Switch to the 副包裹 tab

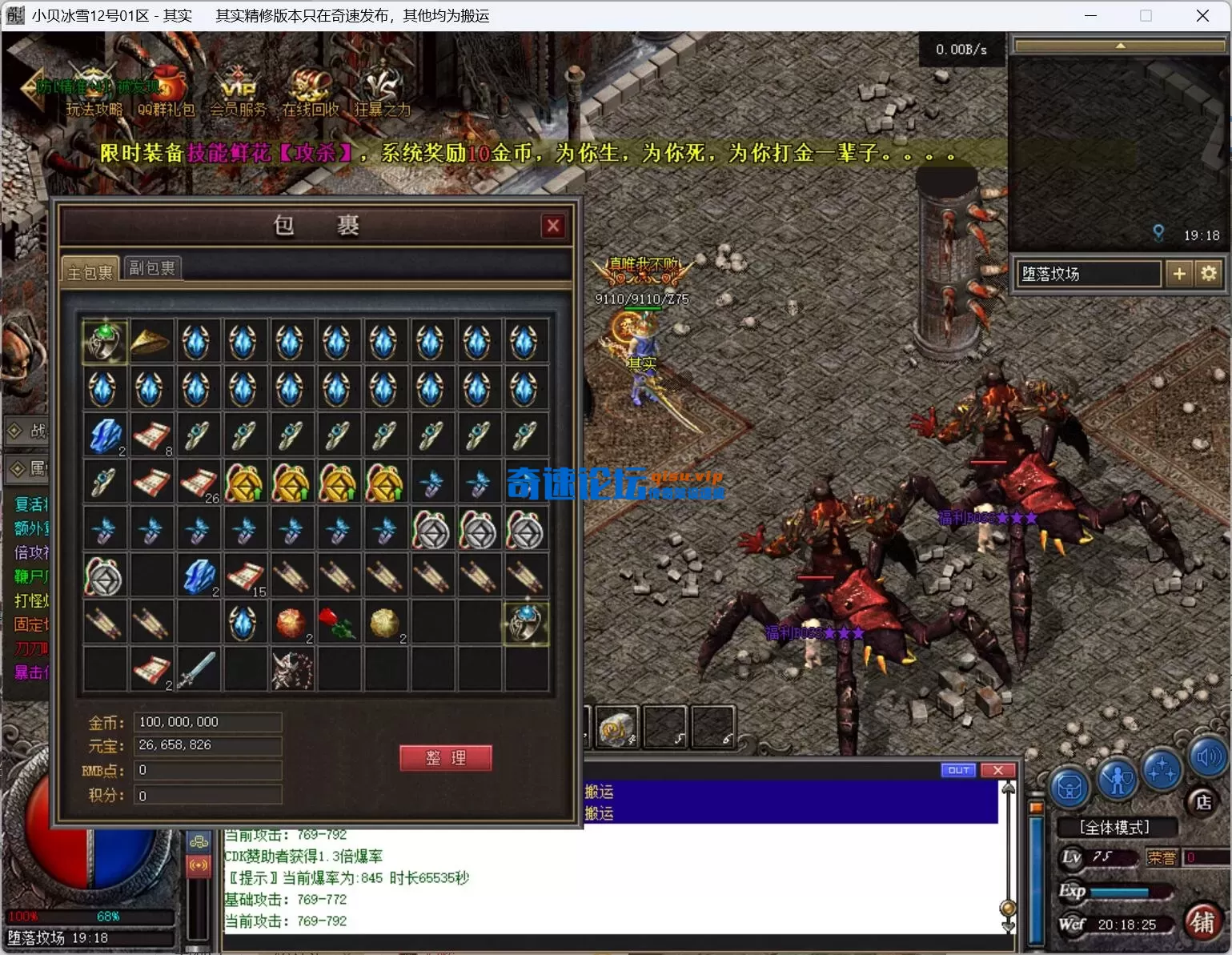[x=152, y=268]
